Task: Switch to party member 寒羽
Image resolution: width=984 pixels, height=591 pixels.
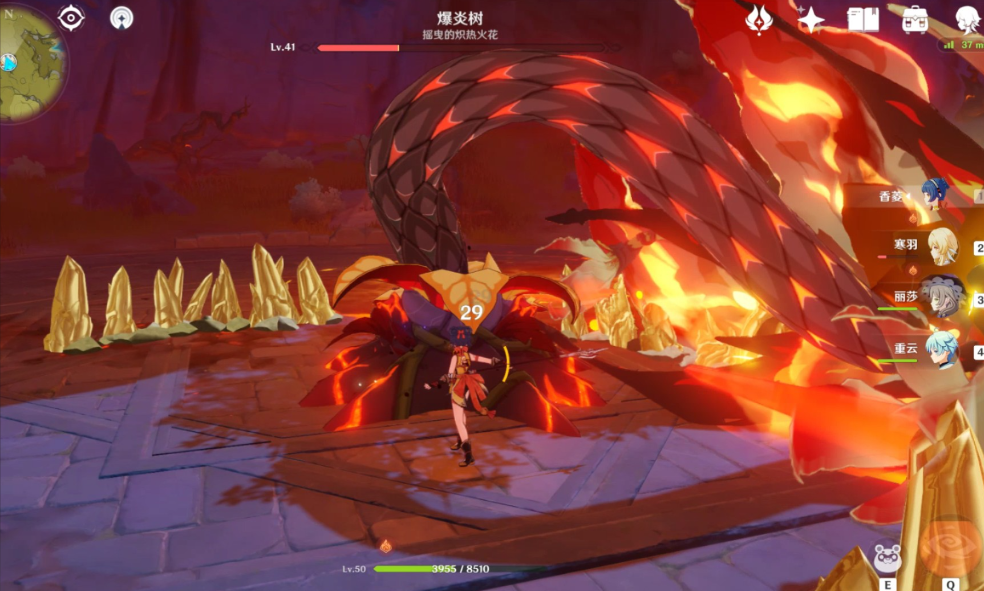Action: tap(940, 245)
